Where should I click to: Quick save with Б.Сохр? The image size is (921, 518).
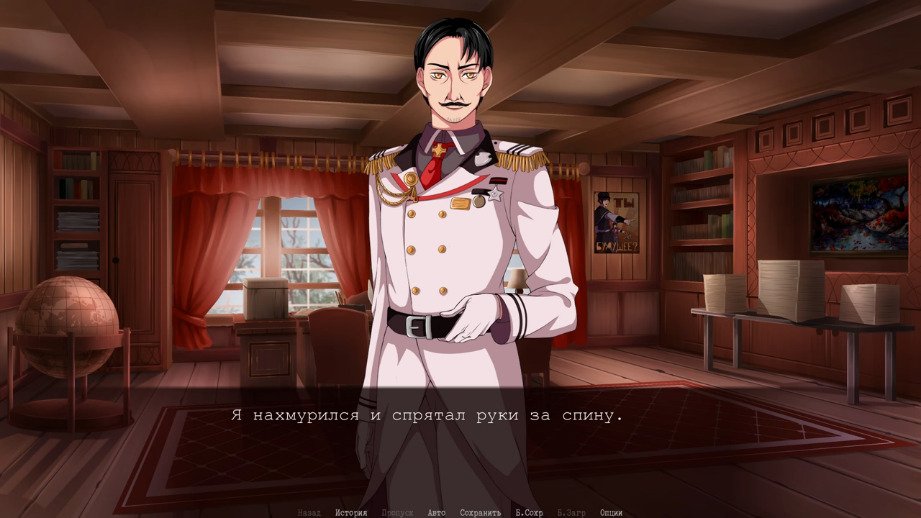pos(529,512)
